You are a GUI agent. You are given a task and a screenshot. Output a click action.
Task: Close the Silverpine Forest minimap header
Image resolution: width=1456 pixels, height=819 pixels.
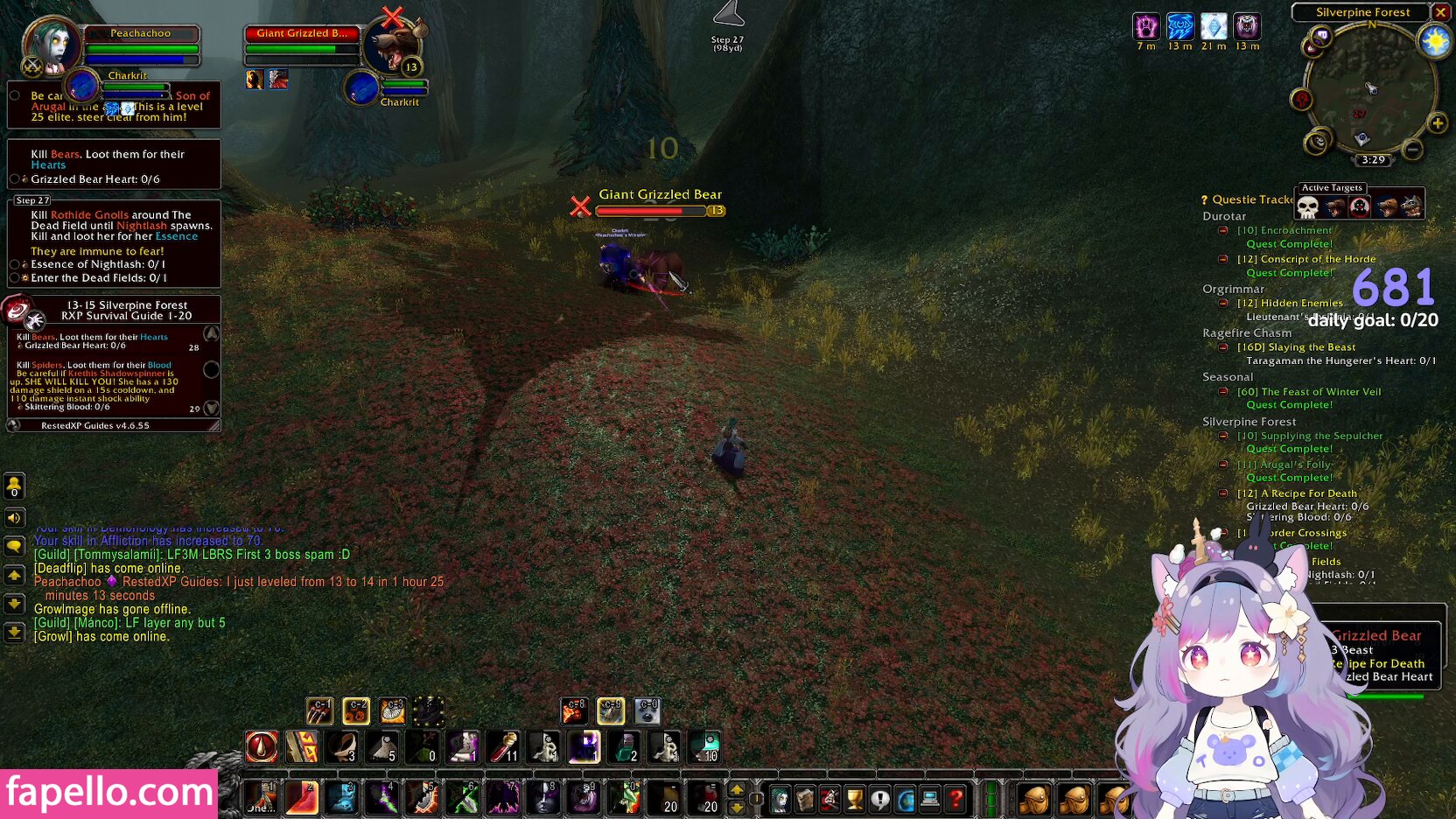point(1440,12)
